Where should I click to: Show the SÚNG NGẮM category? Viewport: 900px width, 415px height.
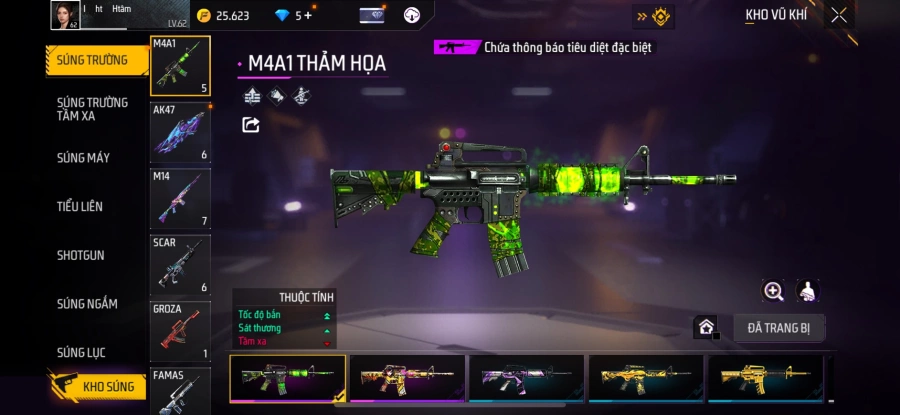87,304
